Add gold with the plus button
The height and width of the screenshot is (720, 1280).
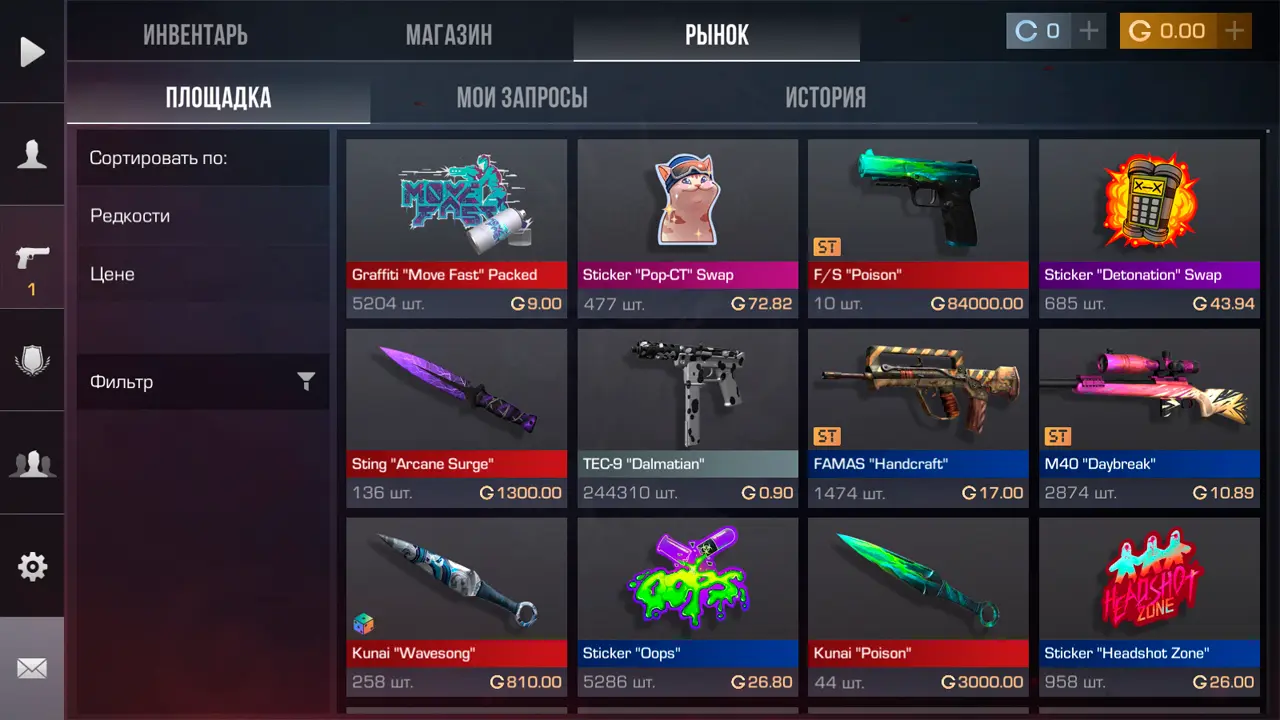click(x=1235, y=31)
